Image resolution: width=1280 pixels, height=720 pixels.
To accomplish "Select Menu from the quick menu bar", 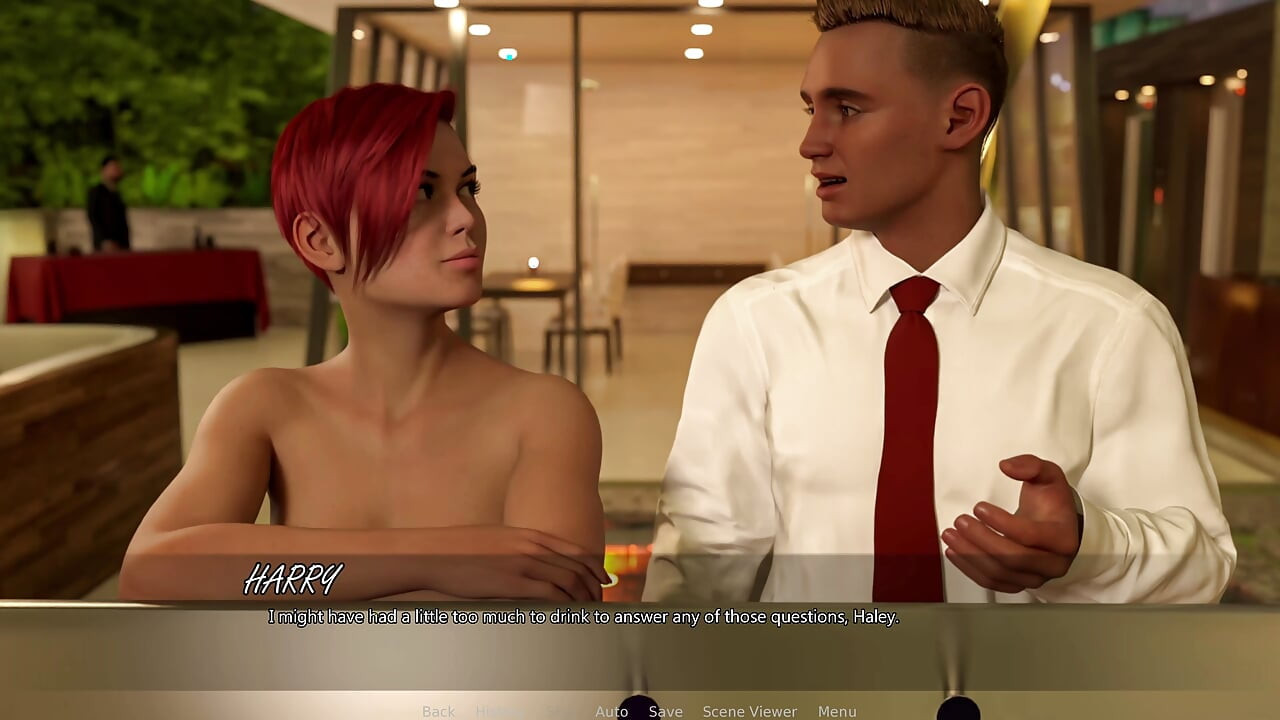I will [838, 711].
